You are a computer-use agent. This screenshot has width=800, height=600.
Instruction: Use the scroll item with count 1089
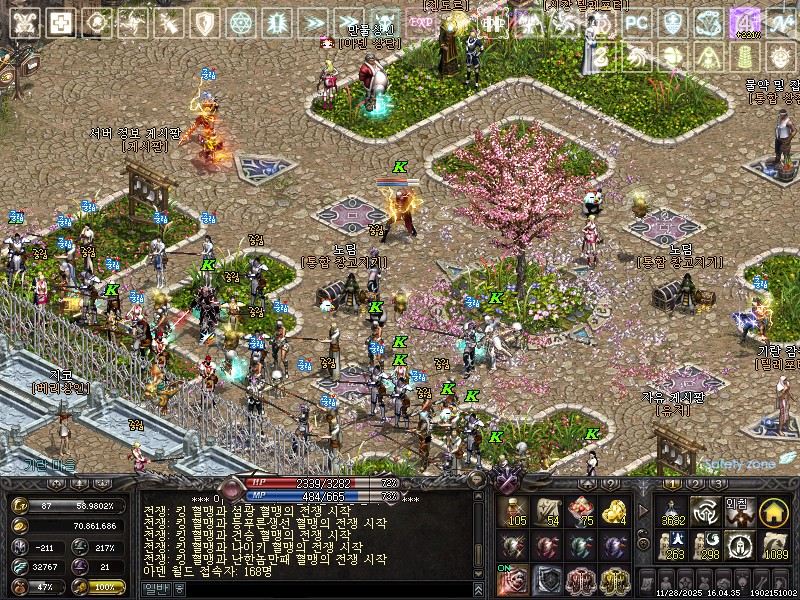click(774, 546)
